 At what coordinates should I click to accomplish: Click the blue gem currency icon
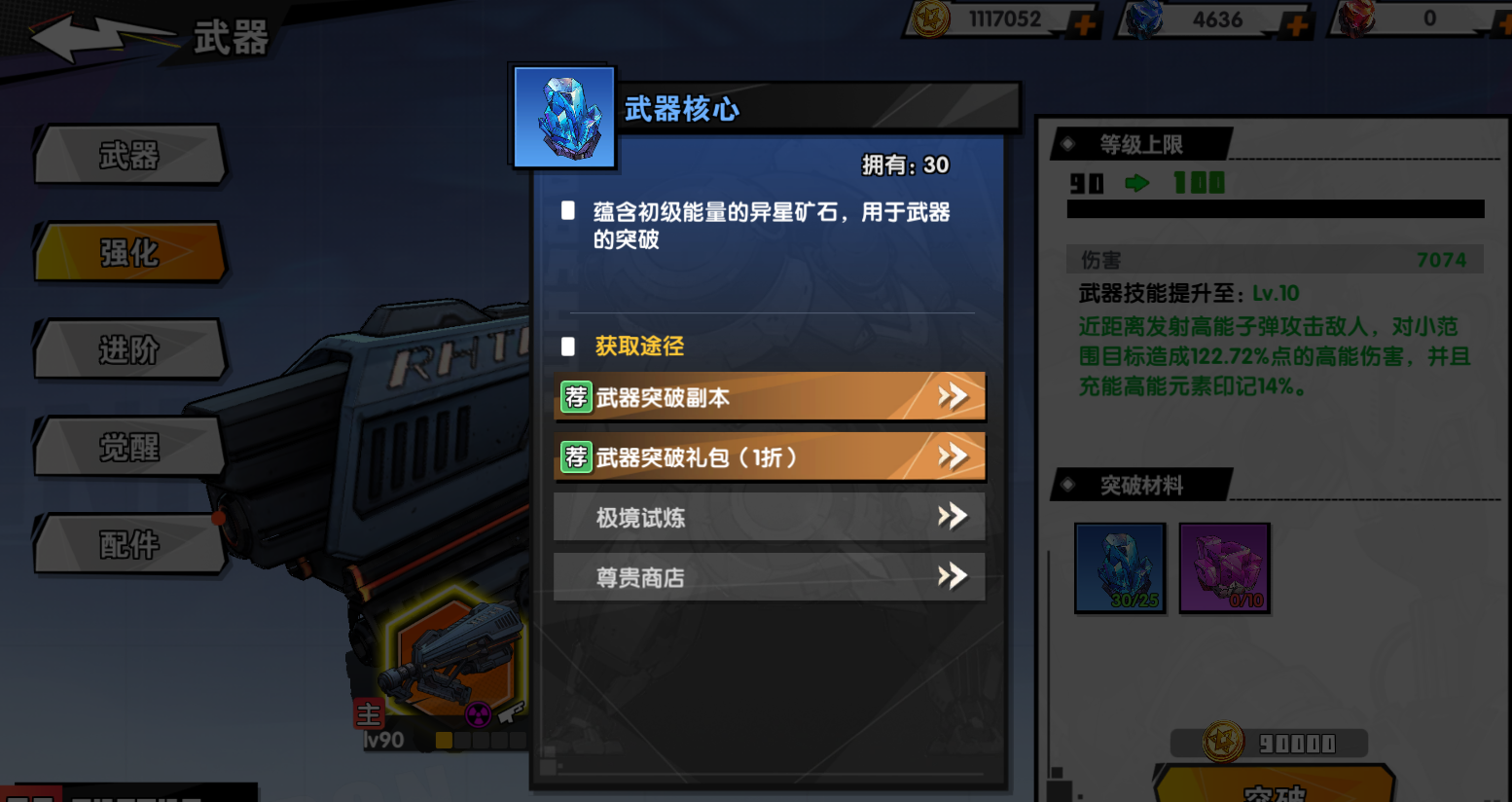(1145, 18)
